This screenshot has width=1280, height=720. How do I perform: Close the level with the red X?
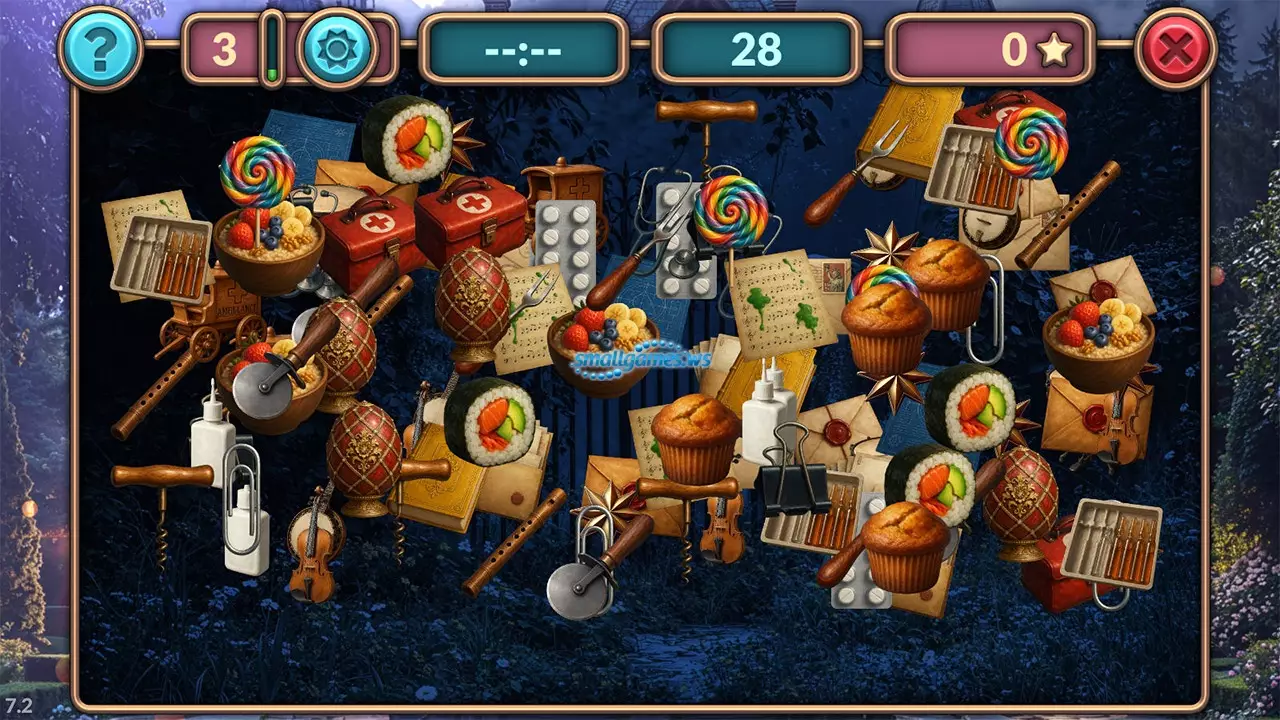tap(1175, 49)
